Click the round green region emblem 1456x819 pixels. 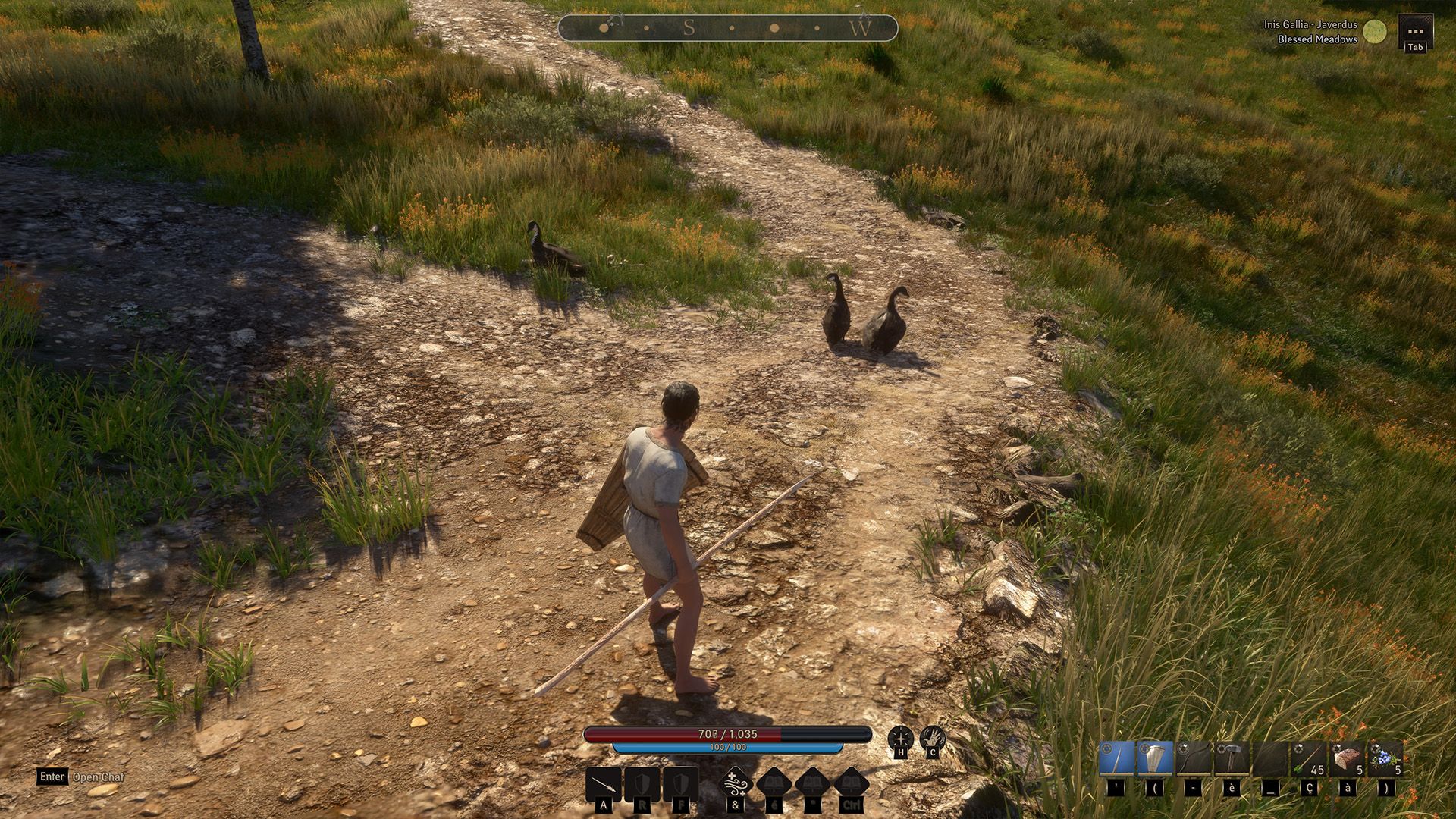(1374, 32)
